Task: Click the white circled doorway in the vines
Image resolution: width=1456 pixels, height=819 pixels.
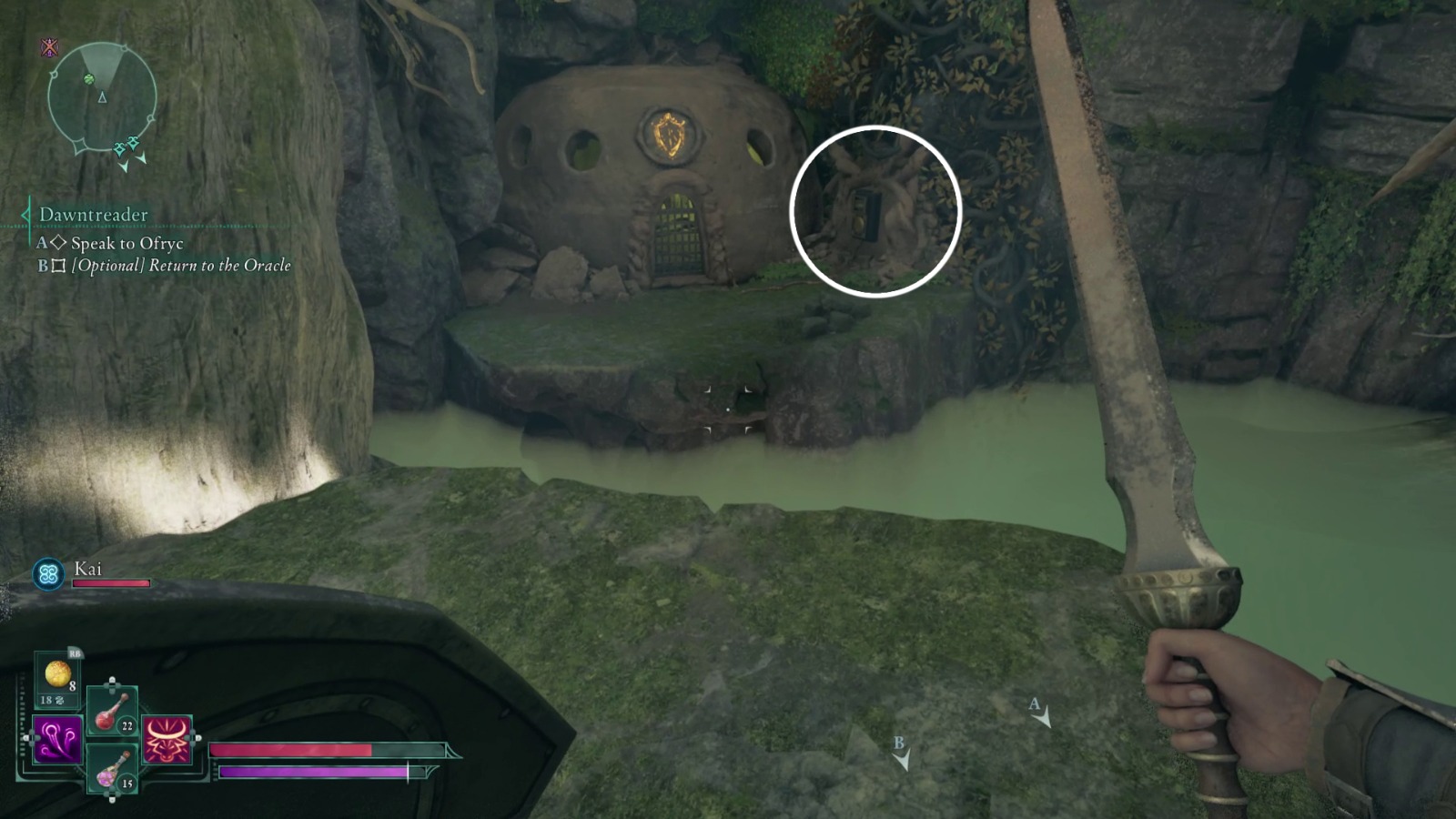Action: (869, 214)
